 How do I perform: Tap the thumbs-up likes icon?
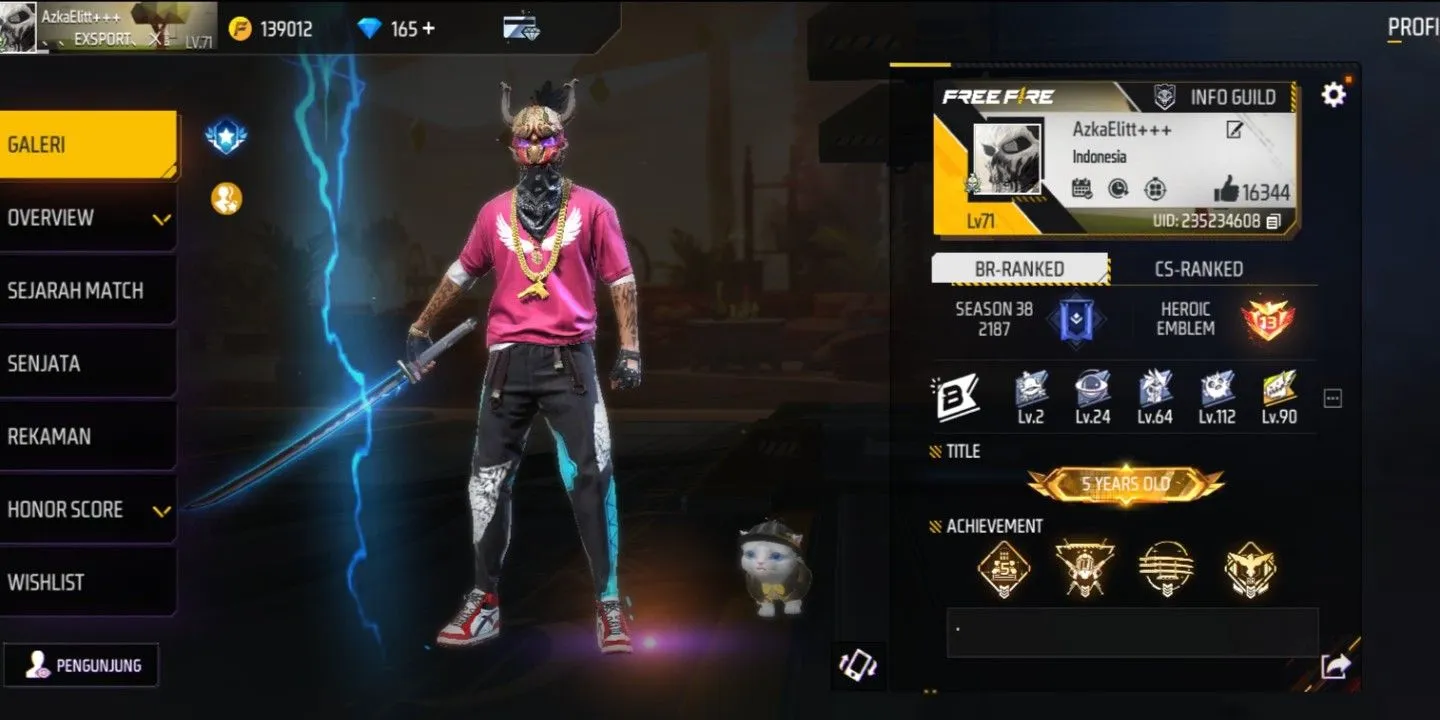[1226, 190]
